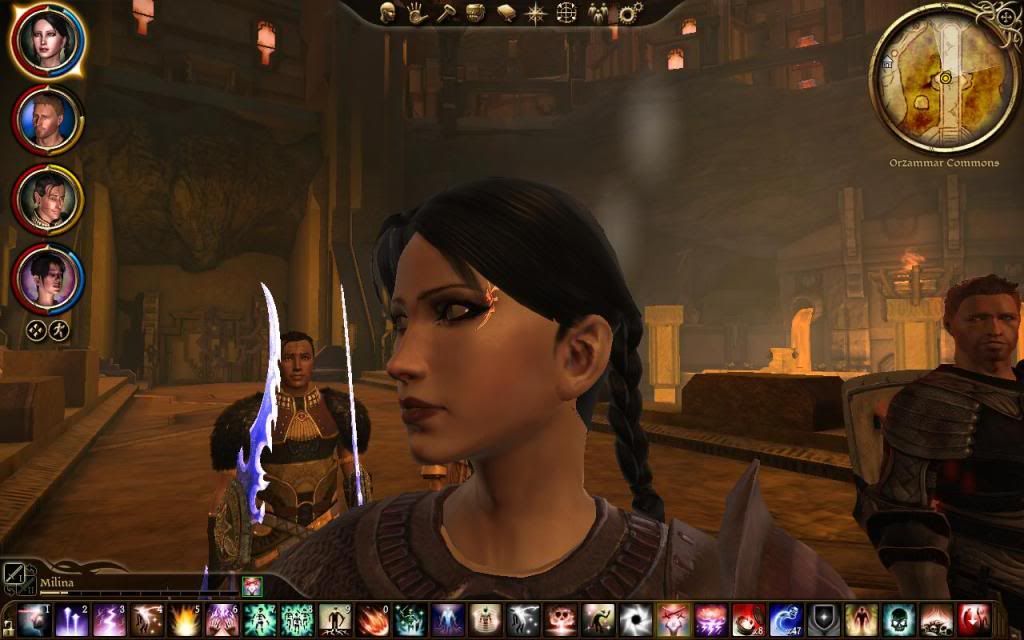This screenshot has width=1024, height=640.
Task: Activate the green skull ability icon
Action: coord(896,619)
